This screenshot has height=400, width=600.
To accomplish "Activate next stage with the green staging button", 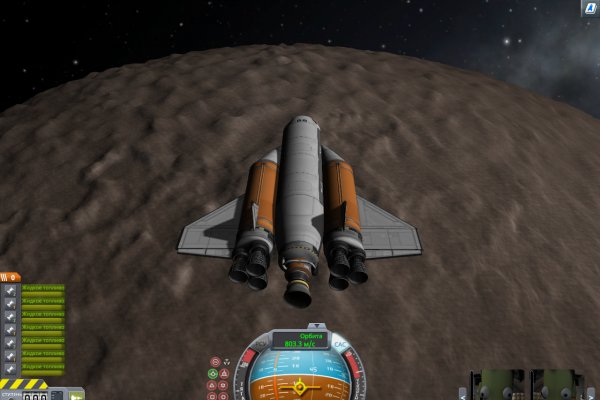I will [x=77, y=395].
